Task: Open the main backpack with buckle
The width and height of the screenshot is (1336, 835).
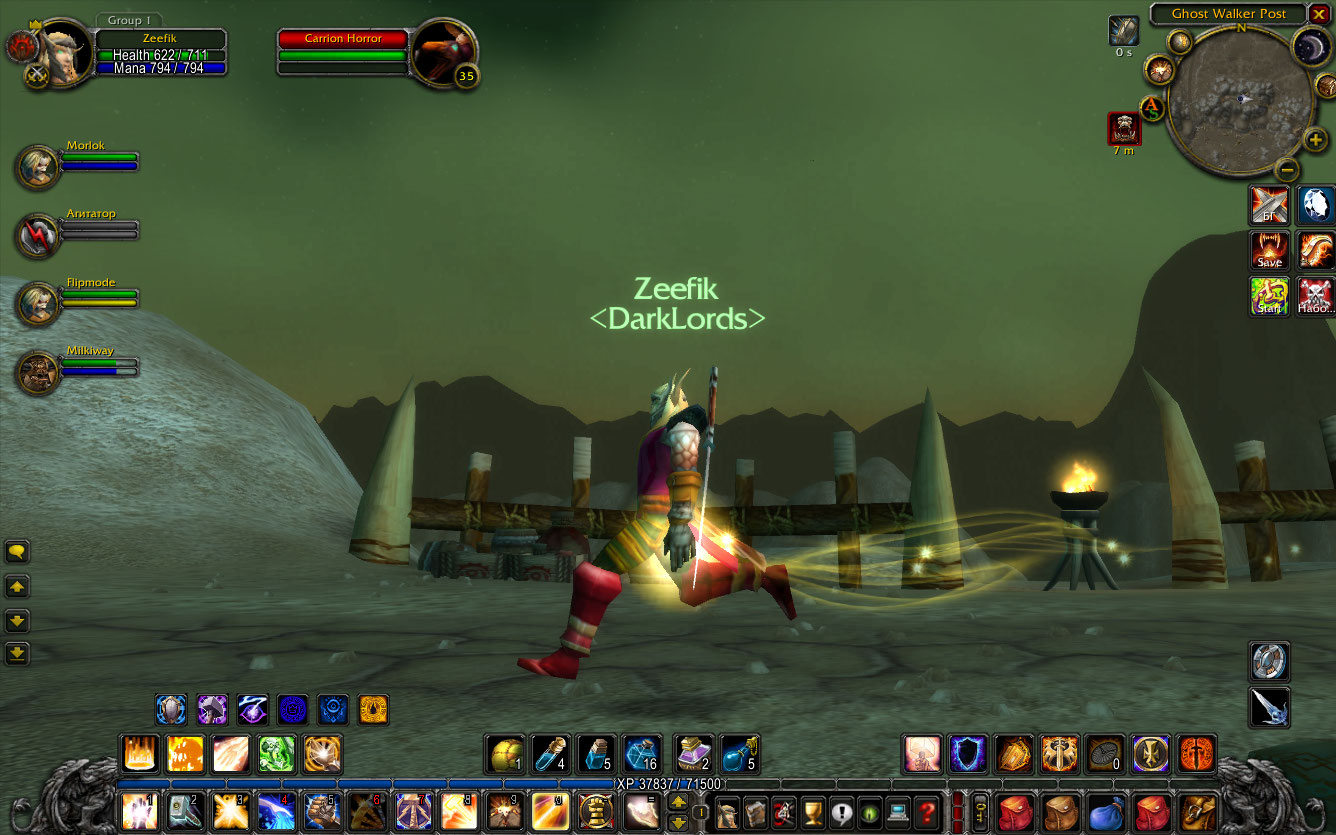Action: click(1198, 810)
